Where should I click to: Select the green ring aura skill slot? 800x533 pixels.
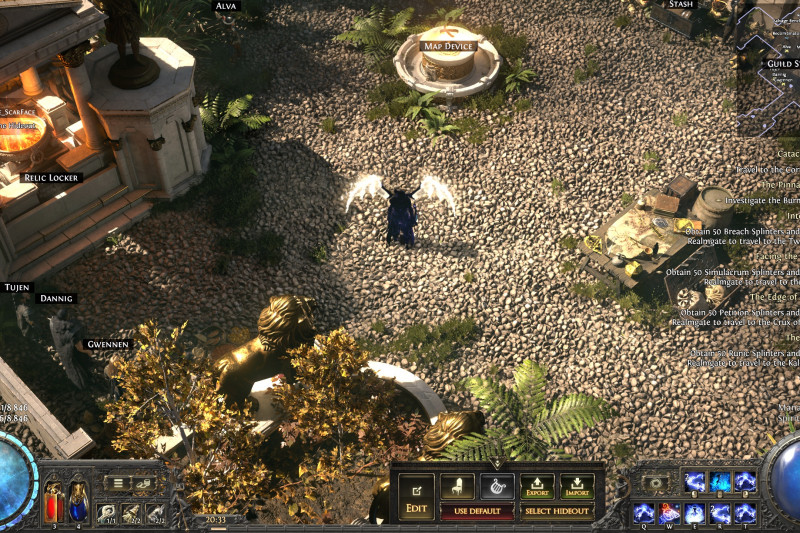point(655,483)
